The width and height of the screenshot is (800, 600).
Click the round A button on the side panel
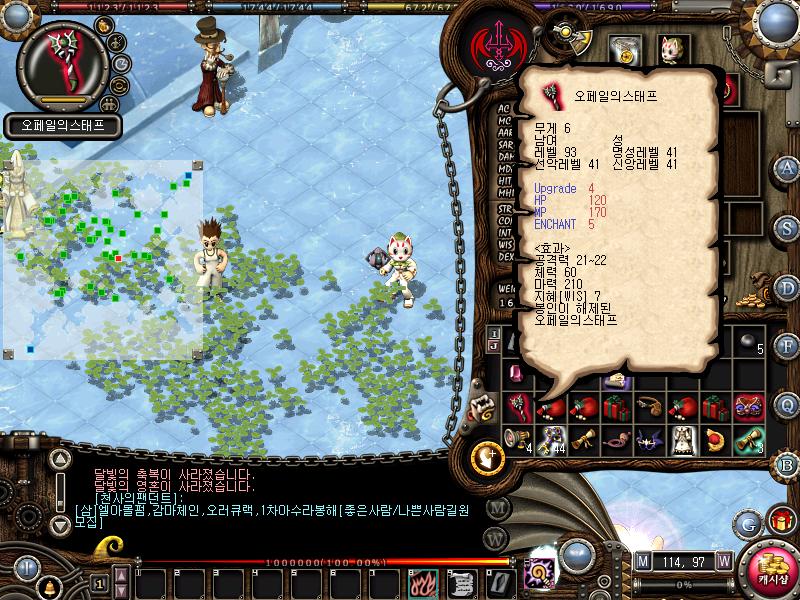pyautogui.click(x=787, y=167)
